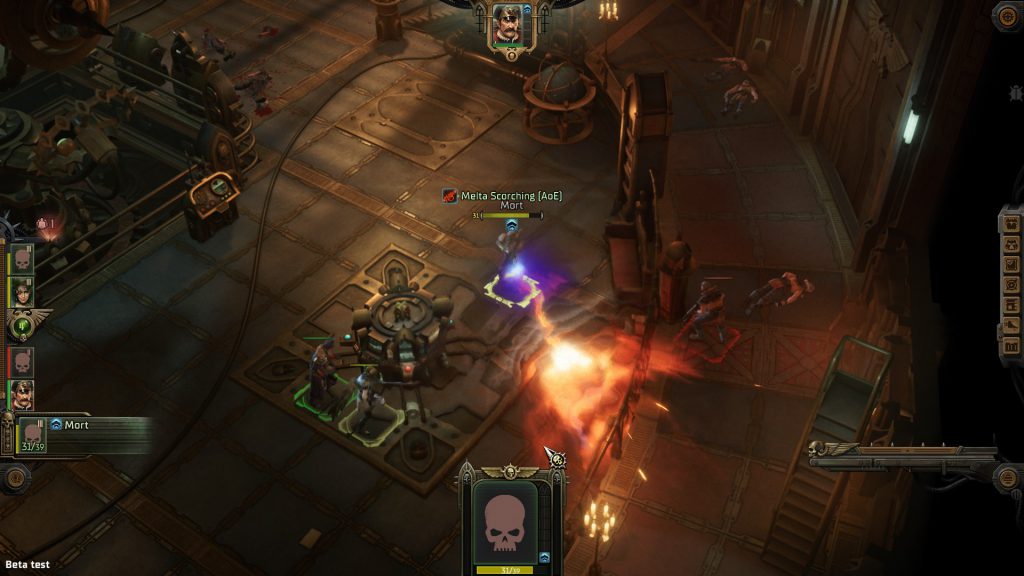This screenshot has height=576, width=1024.
Task: Inspect the Melta Scorching [AoE] status icon
Action: 451,196
